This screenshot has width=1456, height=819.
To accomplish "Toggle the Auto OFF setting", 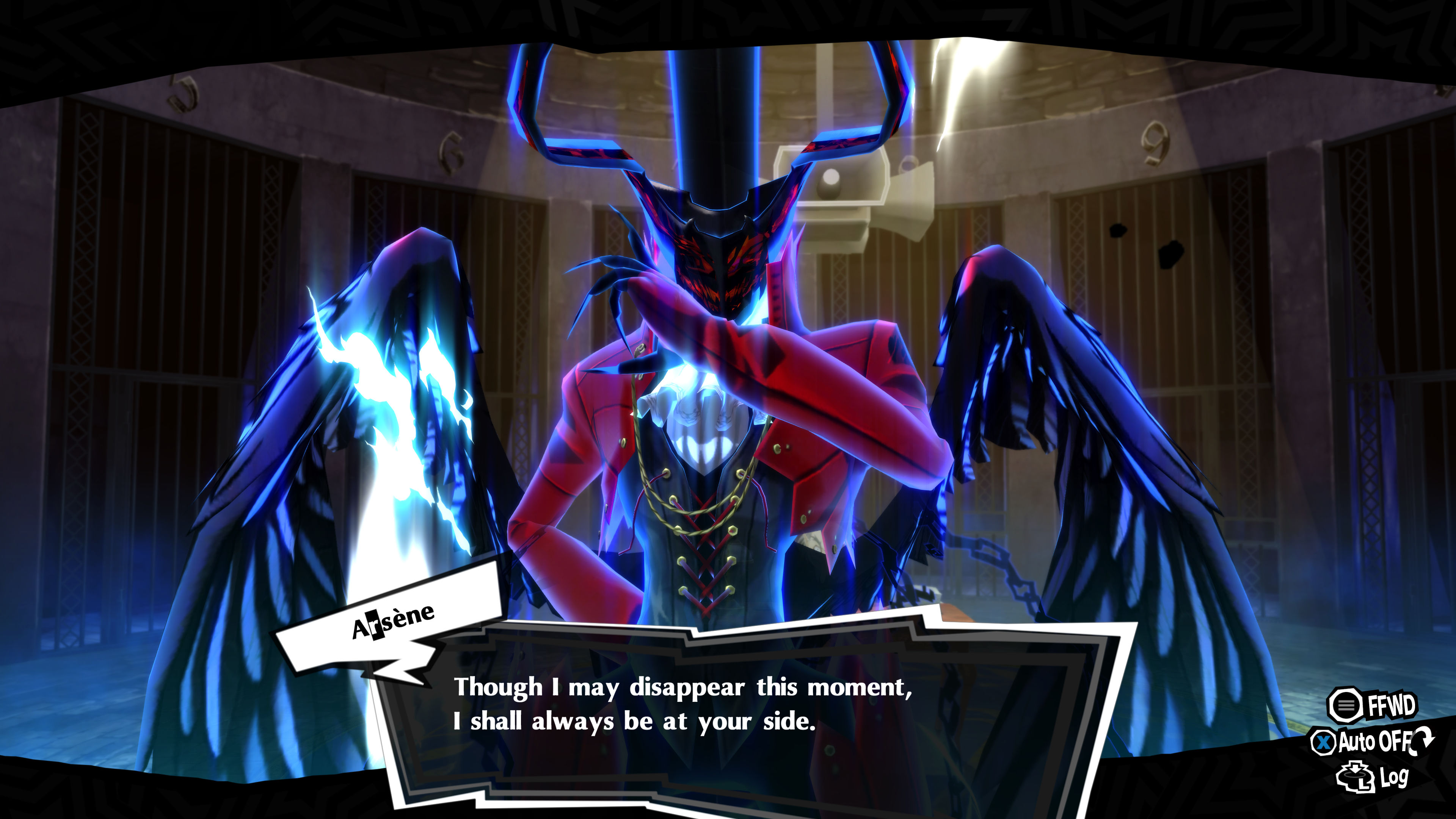I will (x=1372, y=742).
